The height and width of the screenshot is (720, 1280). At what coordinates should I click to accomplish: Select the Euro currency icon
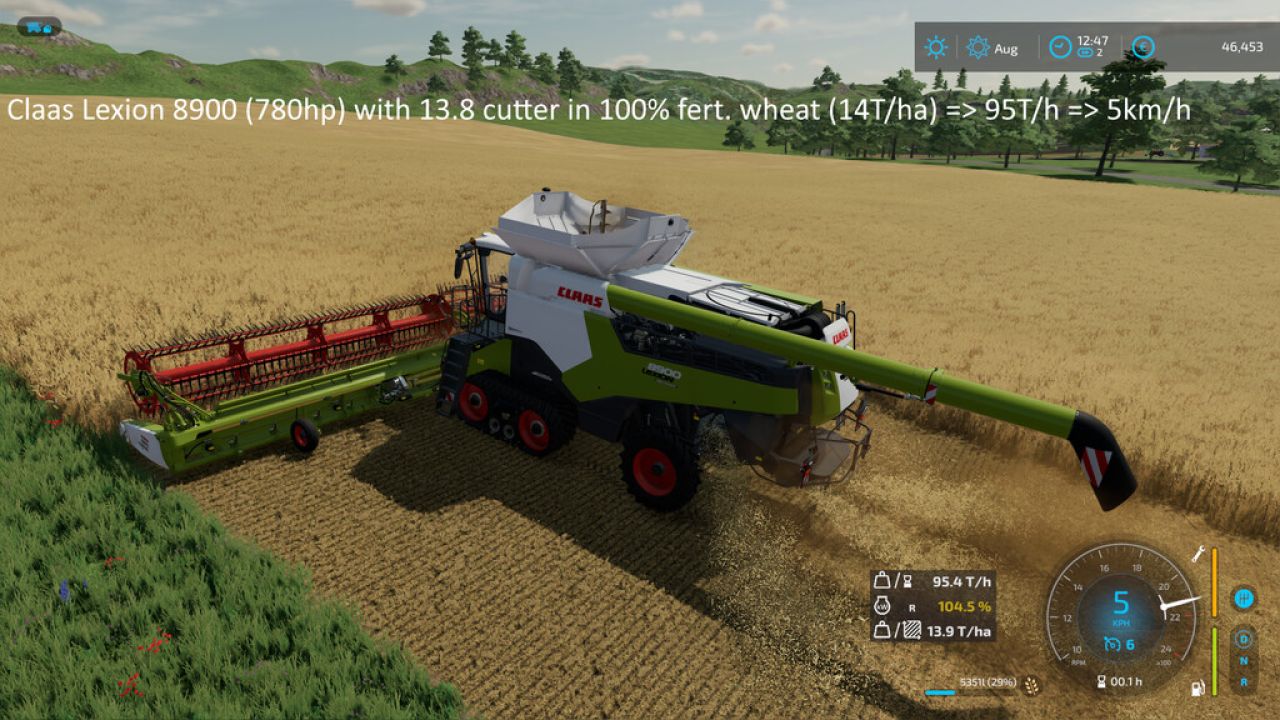(x=1144, y=47)
